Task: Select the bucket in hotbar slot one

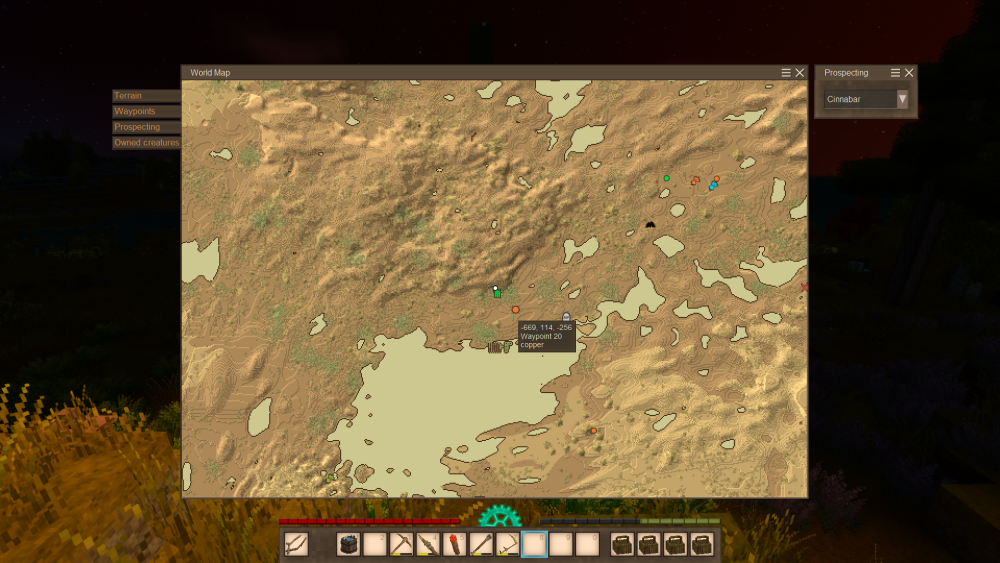Action: click(x=348, y=544)
